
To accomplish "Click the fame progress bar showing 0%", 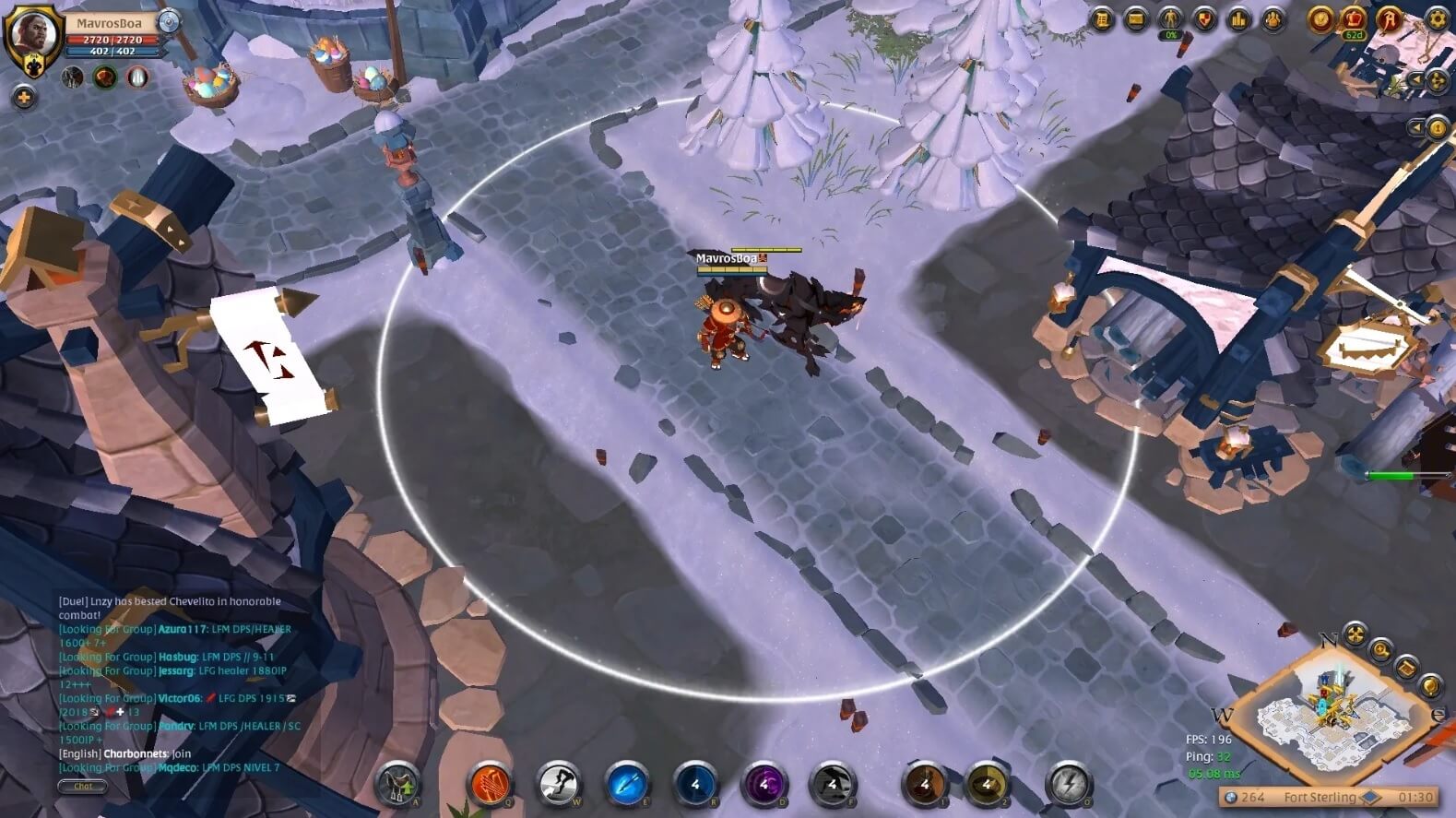I will 1168,35.
